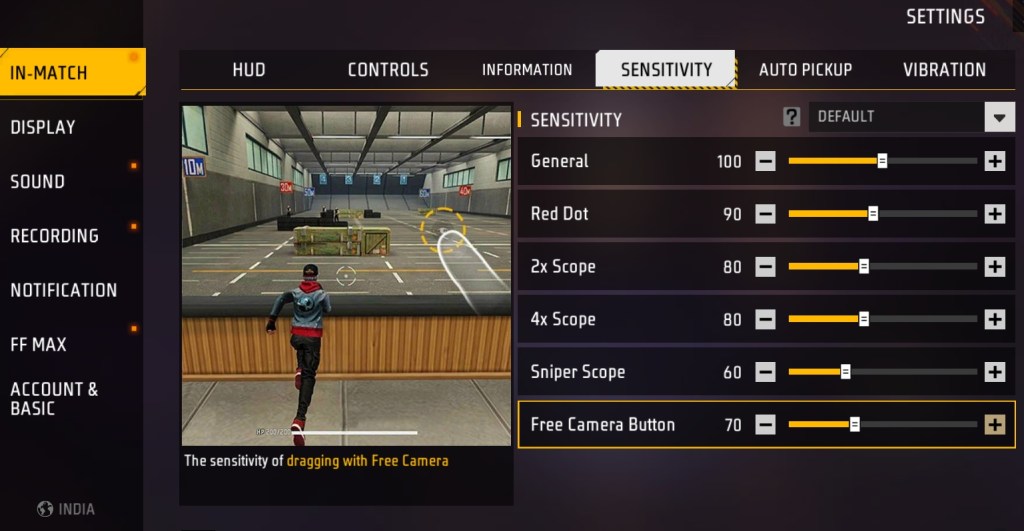Switch to the HUD tab
The height and width of the screenshot is (531, 1024).
[x=248, y=69]
